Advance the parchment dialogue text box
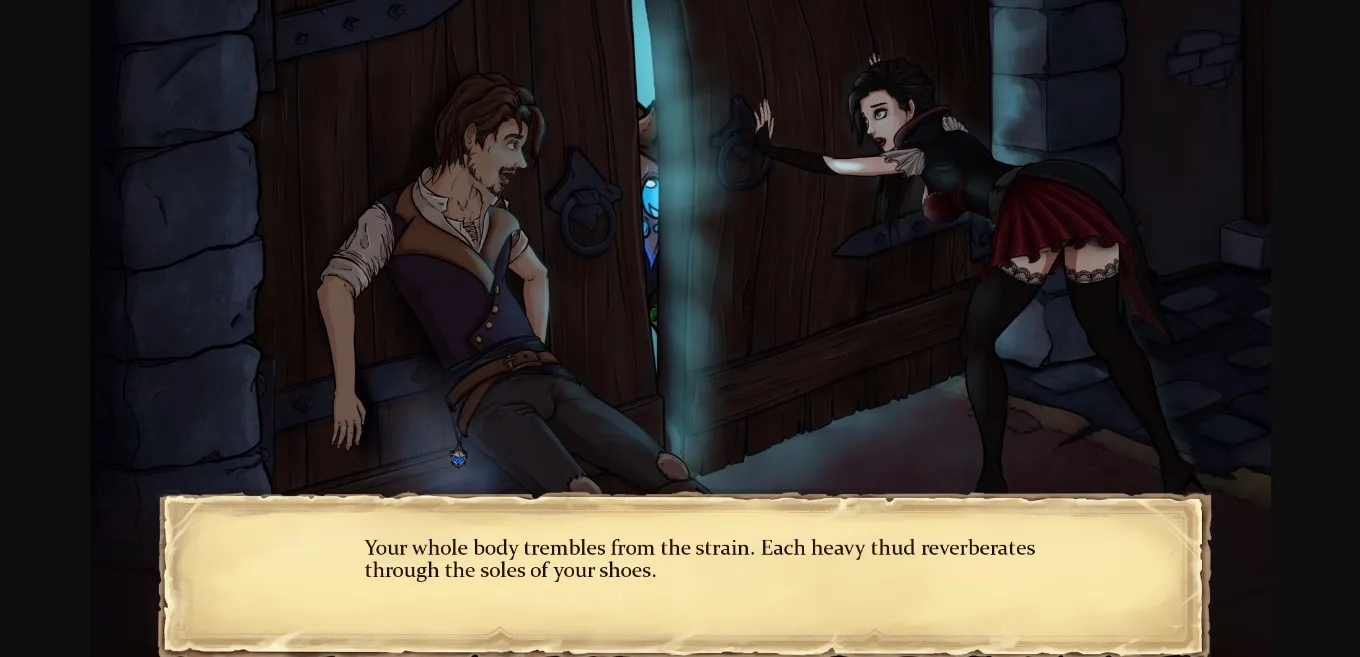Viewport: 1360px width, 657px height. [684, 574]
